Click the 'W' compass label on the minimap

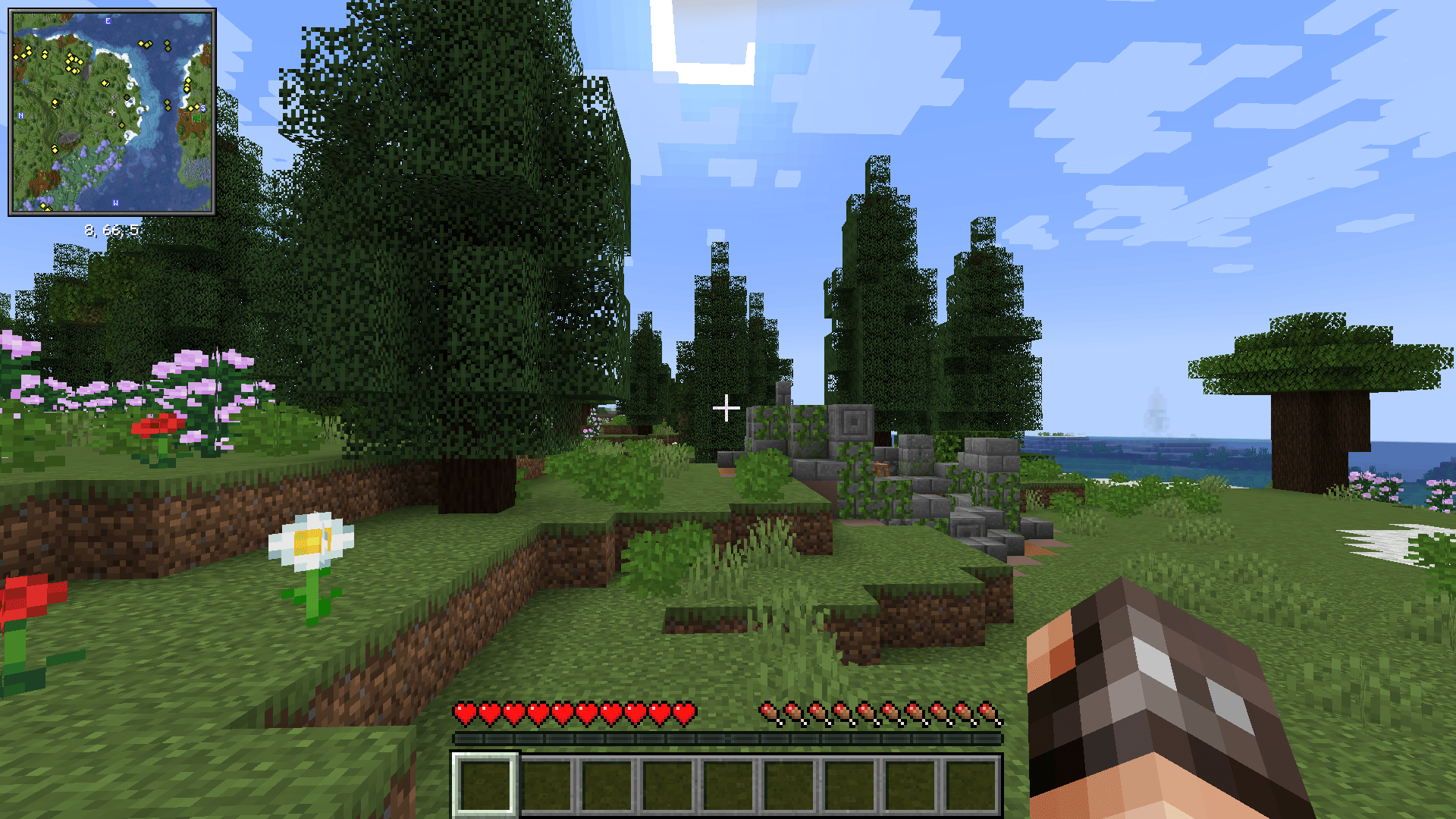tap(115, 202)
